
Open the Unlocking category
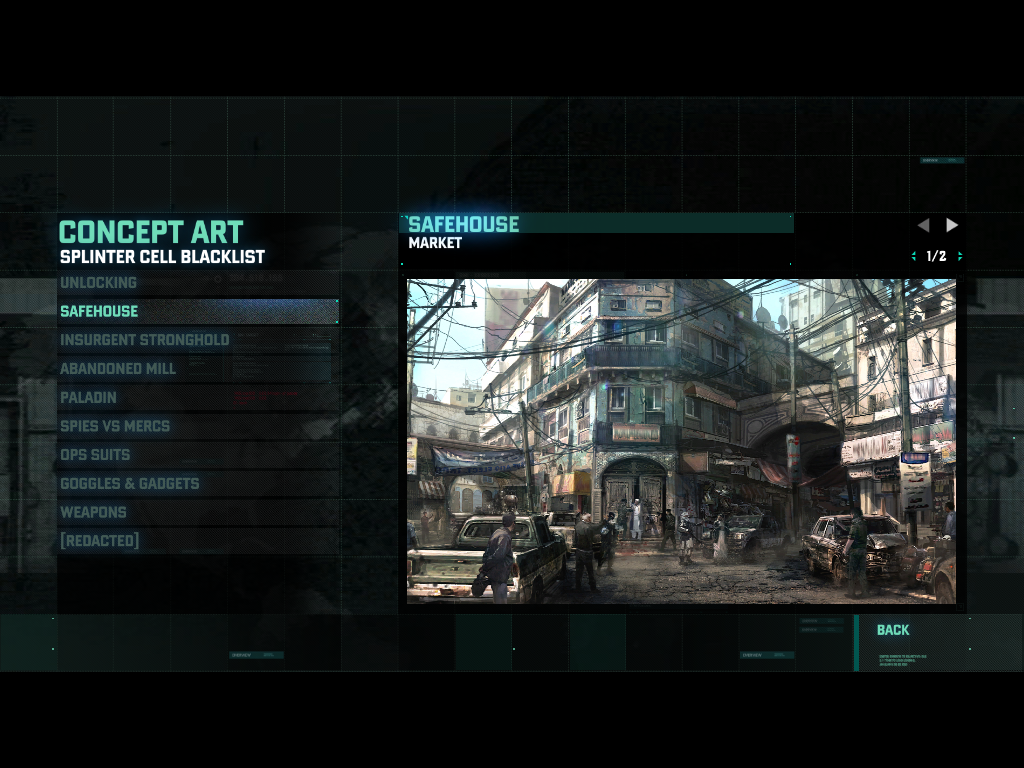click(x=98, y=283)
